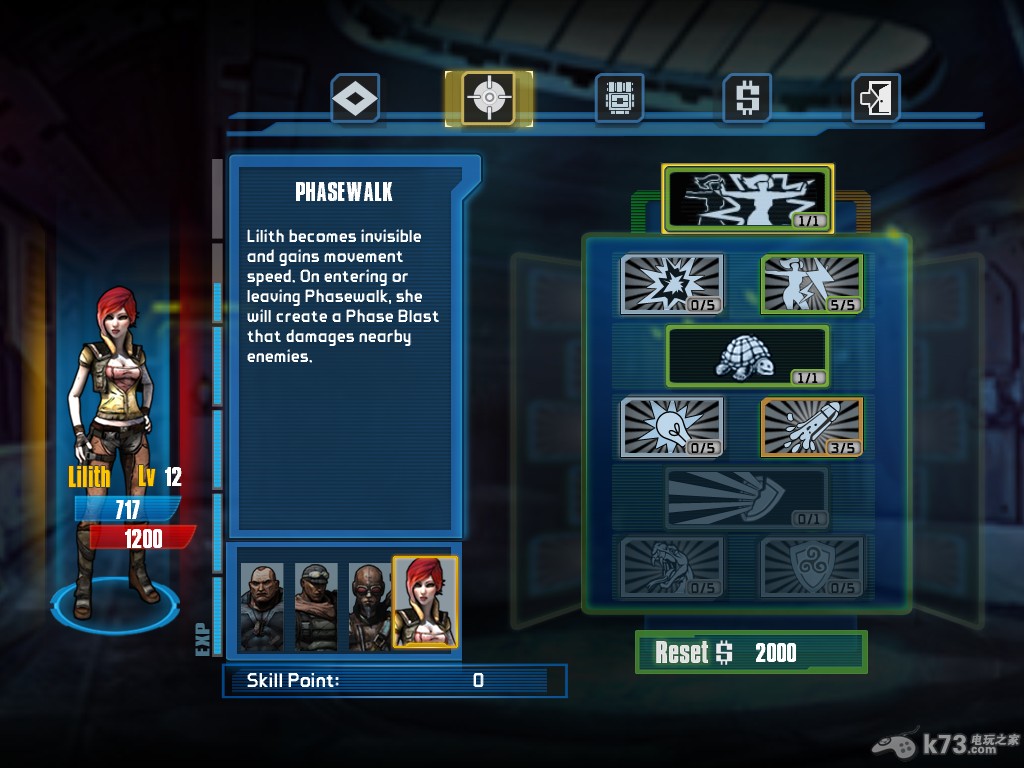Choose the explosion burst skill with 0/5
This screenshot has height=768, width=1024.
673,284
